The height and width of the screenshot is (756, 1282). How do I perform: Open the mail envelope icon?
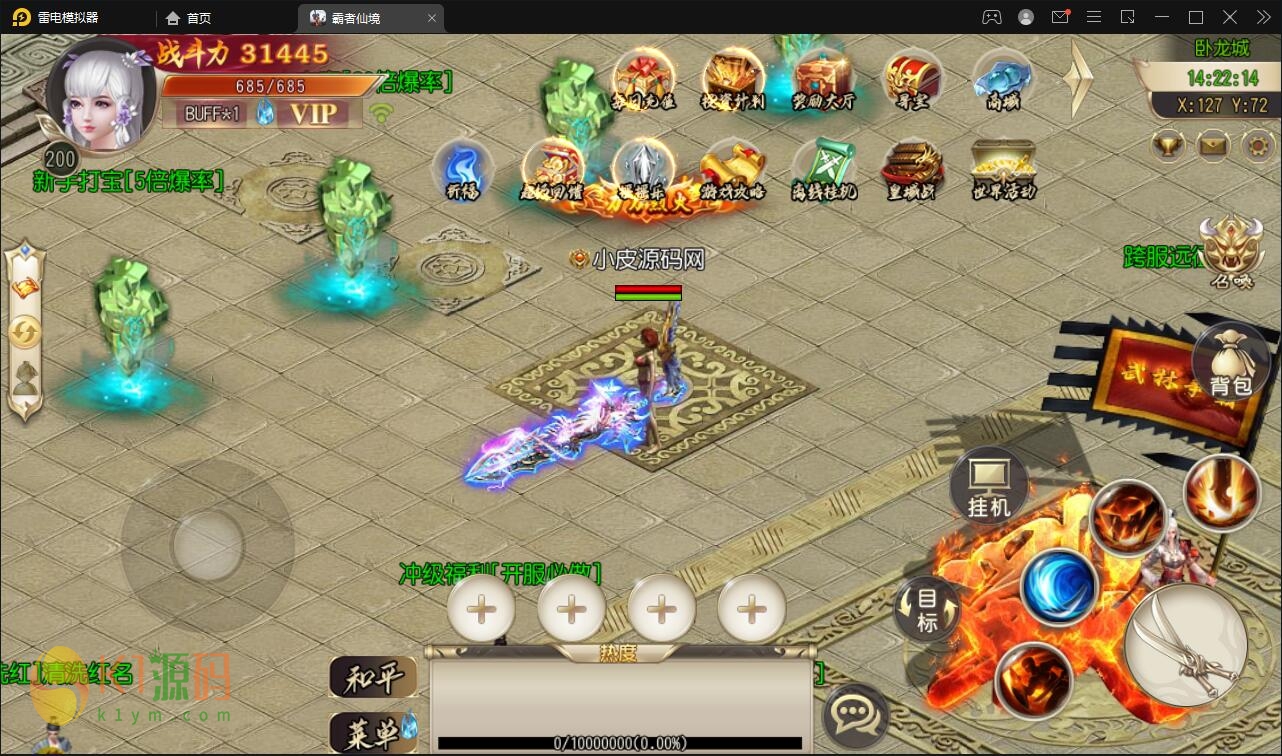click(x=1213, y=146)
